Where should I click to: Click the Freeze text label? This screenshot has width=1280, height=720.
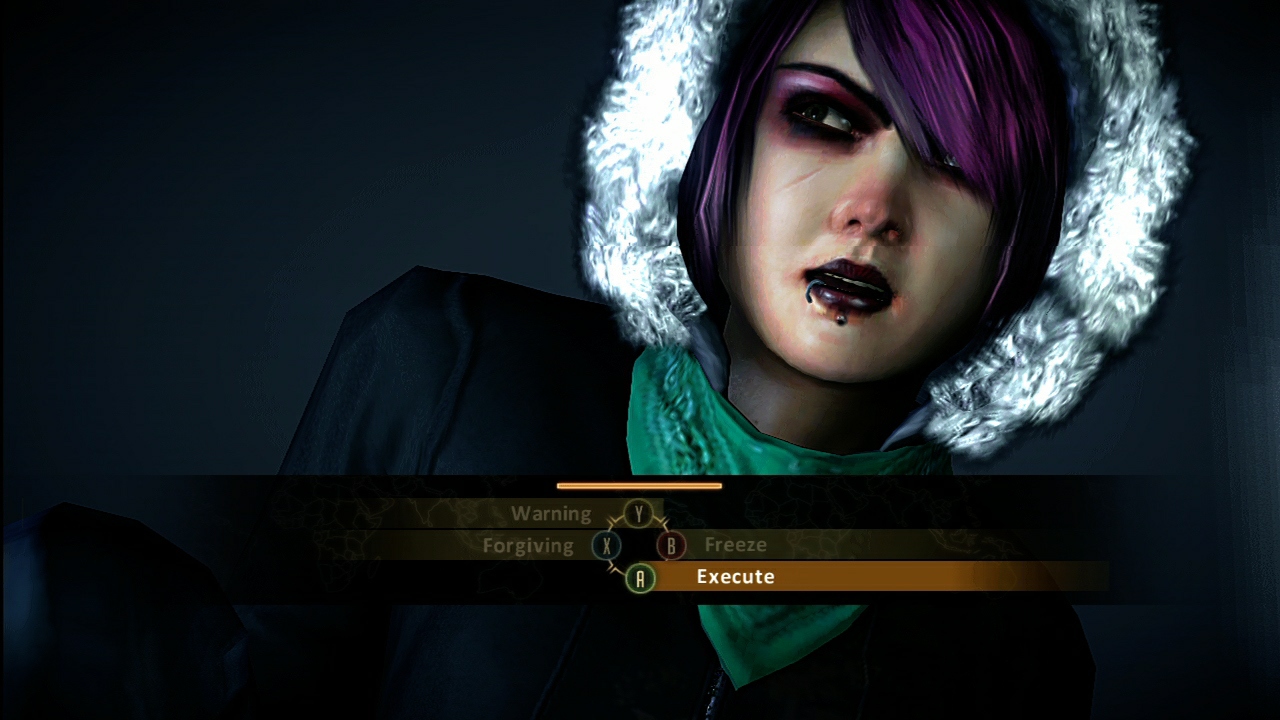(735, 545)
